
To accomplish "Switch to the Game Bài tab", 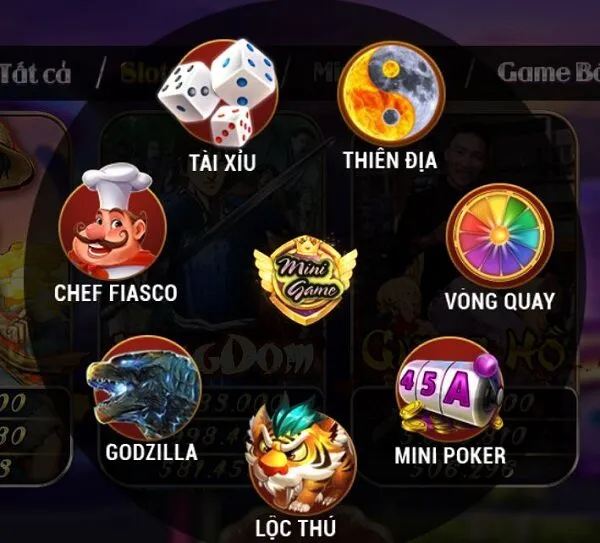I will point(546,72).
